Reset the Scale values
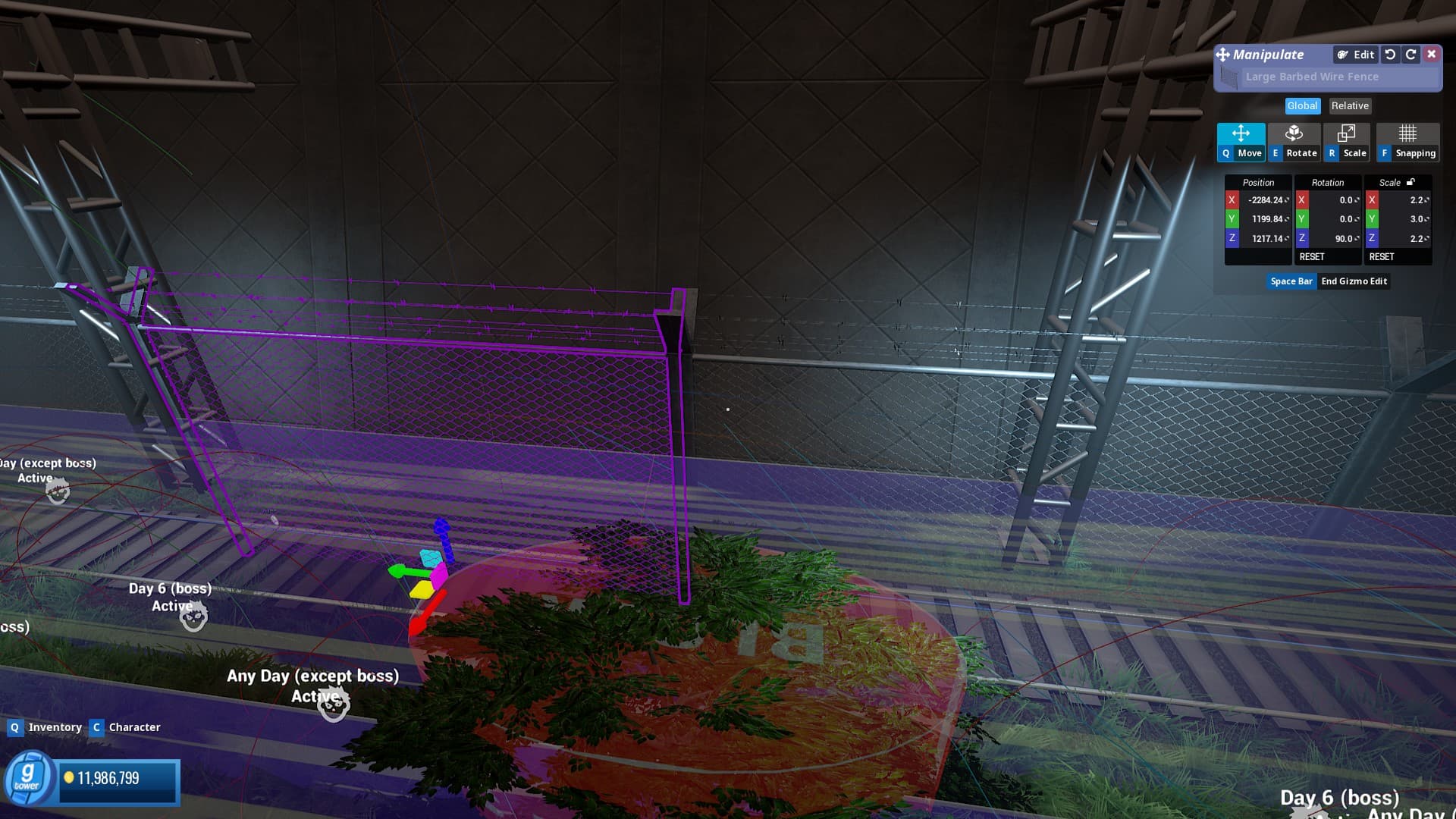This screenshot has width=1456, height=819. pos(1382,257)
